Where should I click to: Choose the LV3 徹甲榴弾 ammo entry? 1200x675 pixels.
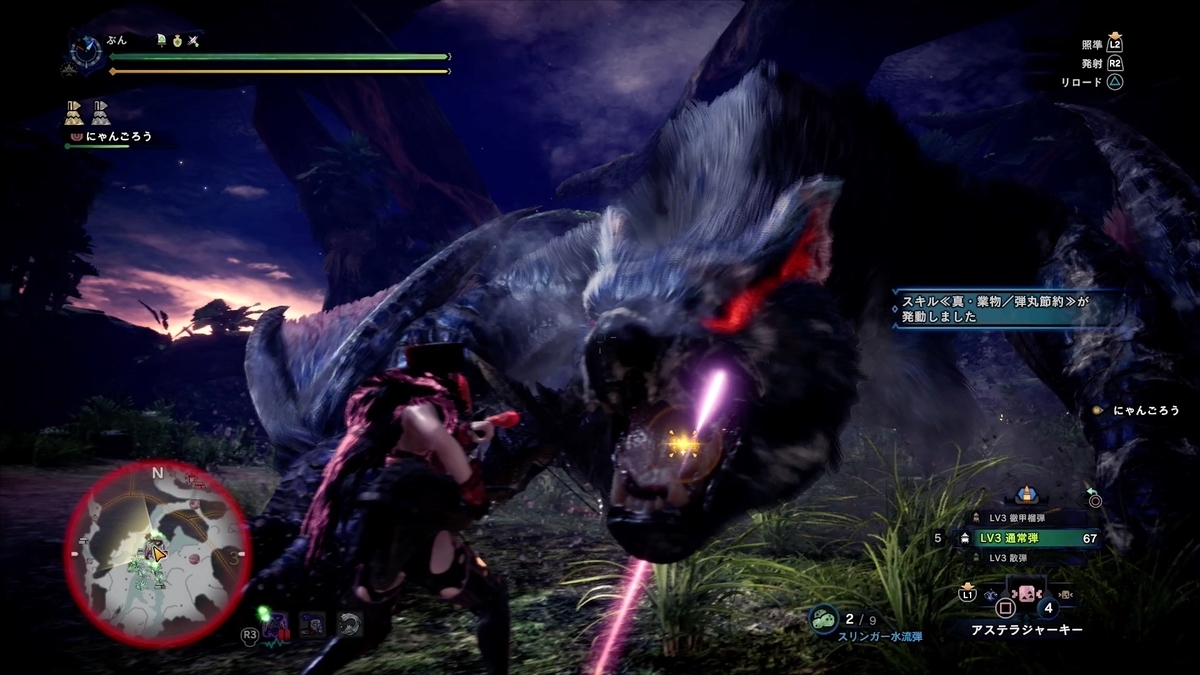[1030, 518]
